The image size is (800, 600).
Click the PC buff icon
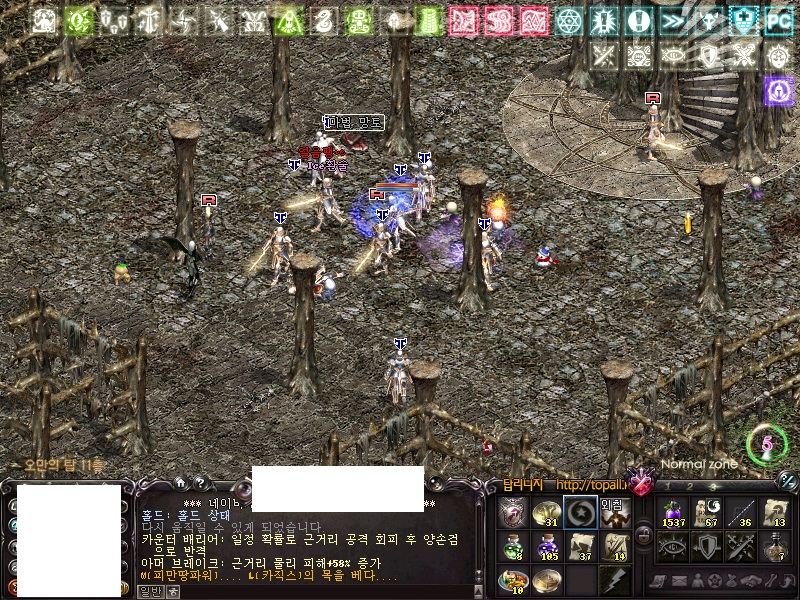(778, 19)
